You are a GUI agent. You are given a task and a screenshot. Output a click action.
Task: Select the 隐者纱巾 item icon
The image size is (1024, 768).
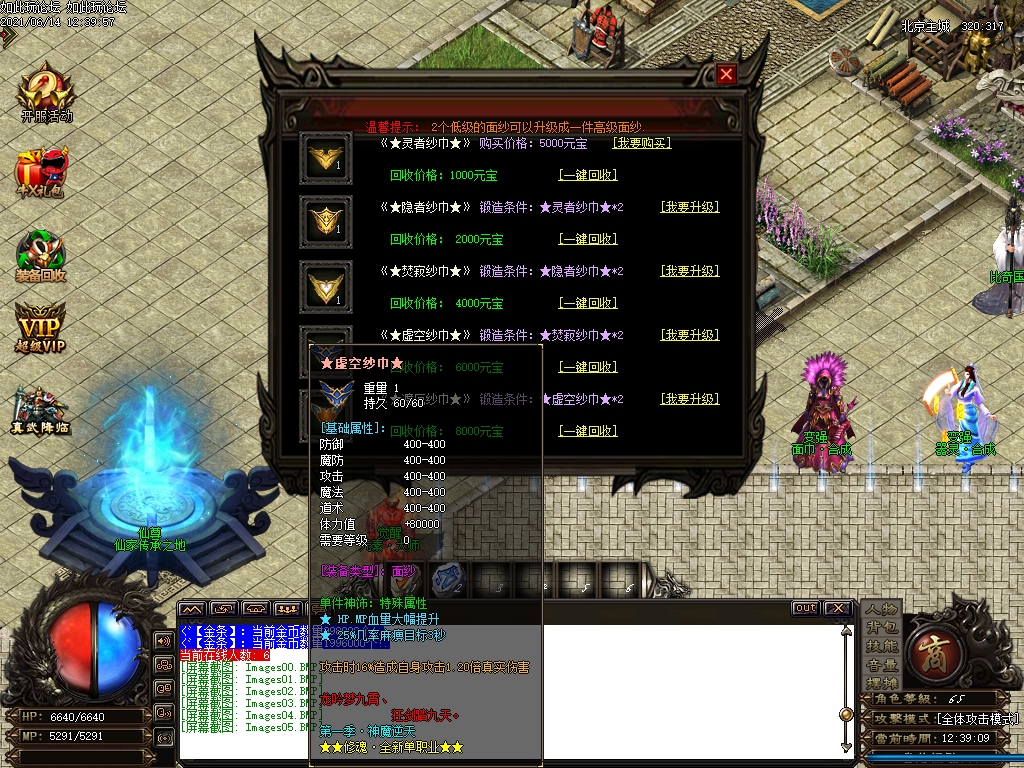click(326, 222)
